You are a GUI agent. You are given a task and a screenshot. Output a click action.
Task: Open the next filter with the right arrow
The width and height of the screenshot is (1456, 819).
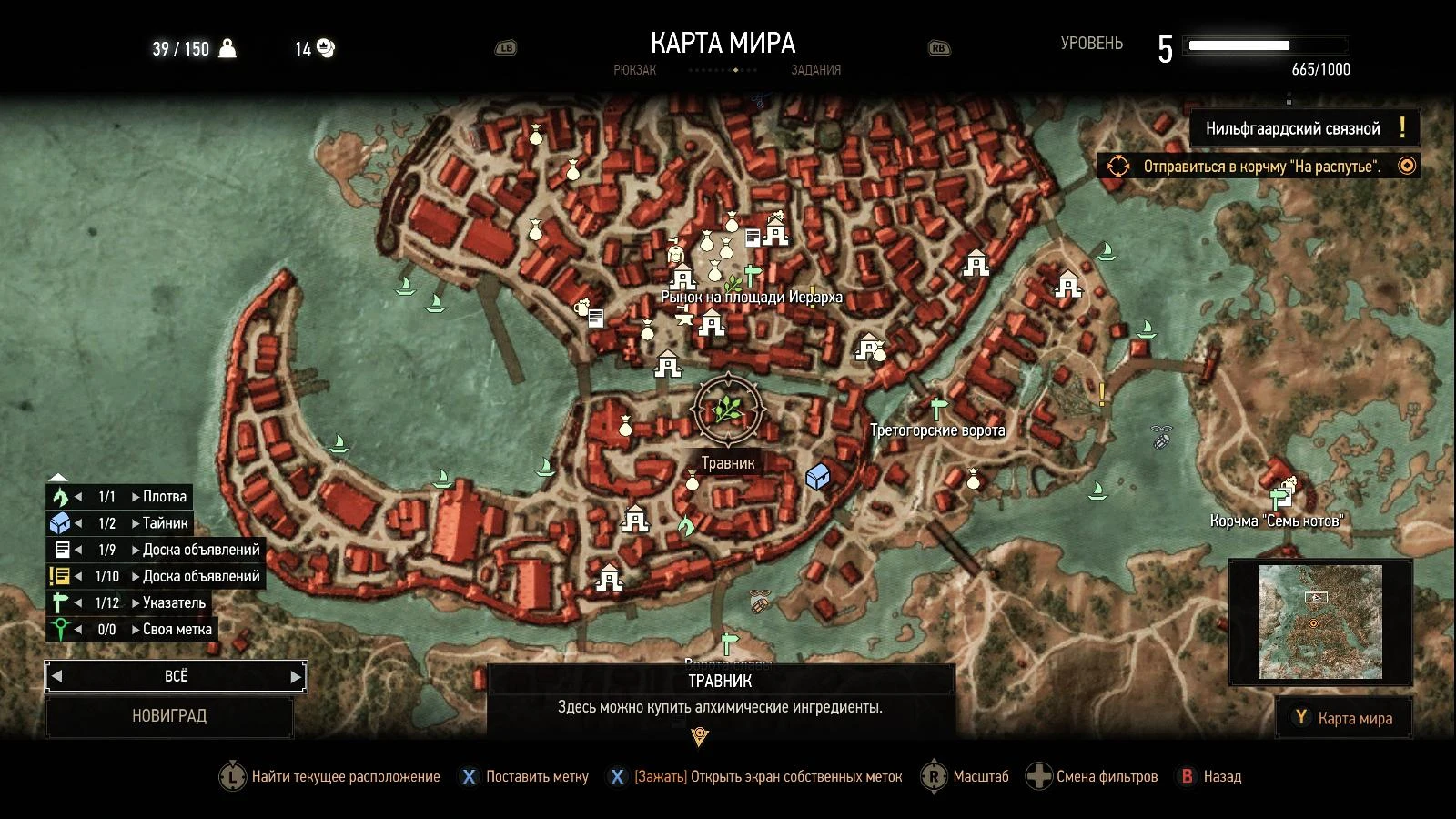pyautogui.click(x=296, y=676)
